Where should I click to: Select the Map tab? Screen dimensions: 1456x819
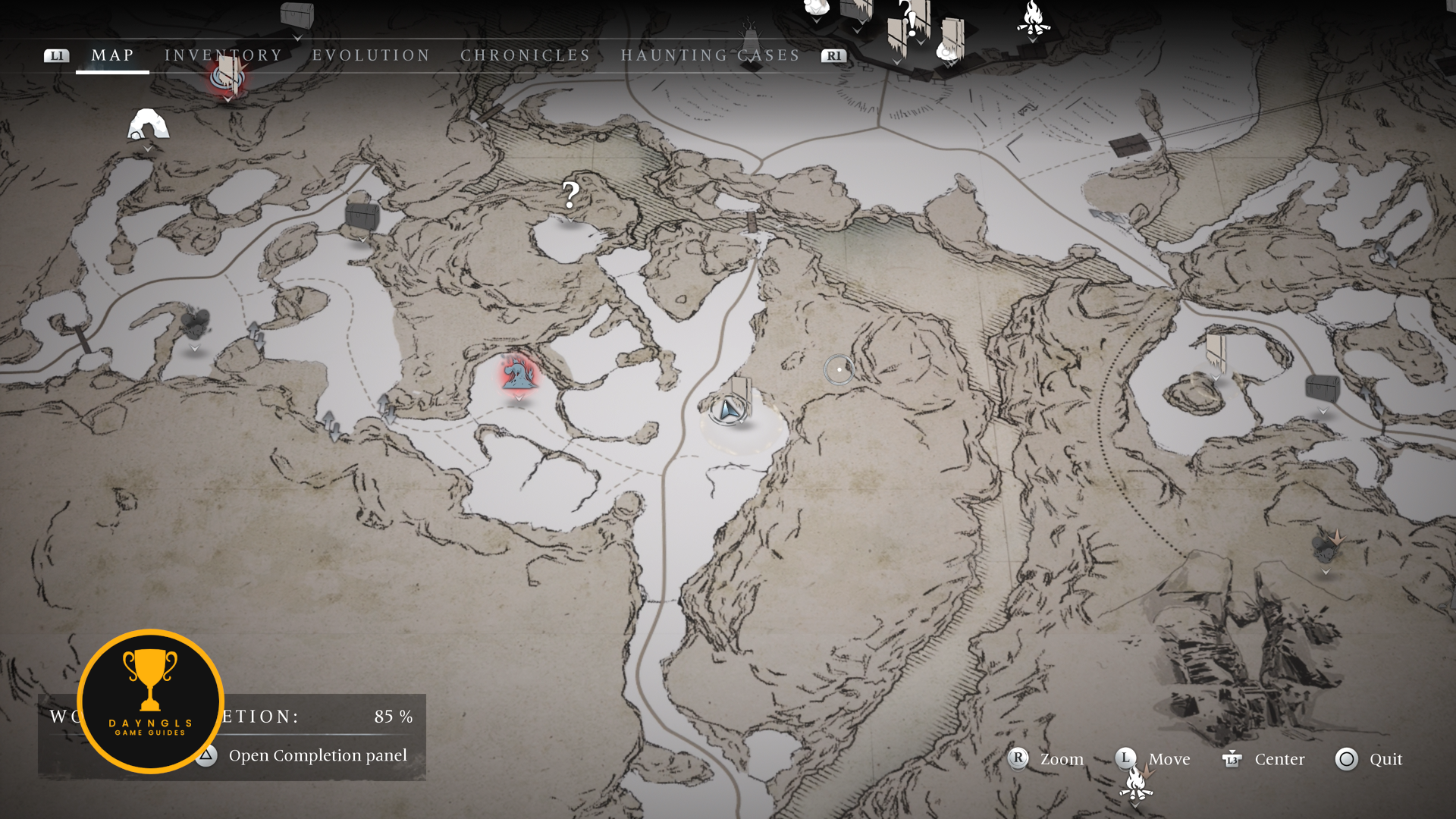(x=112, y=55)
